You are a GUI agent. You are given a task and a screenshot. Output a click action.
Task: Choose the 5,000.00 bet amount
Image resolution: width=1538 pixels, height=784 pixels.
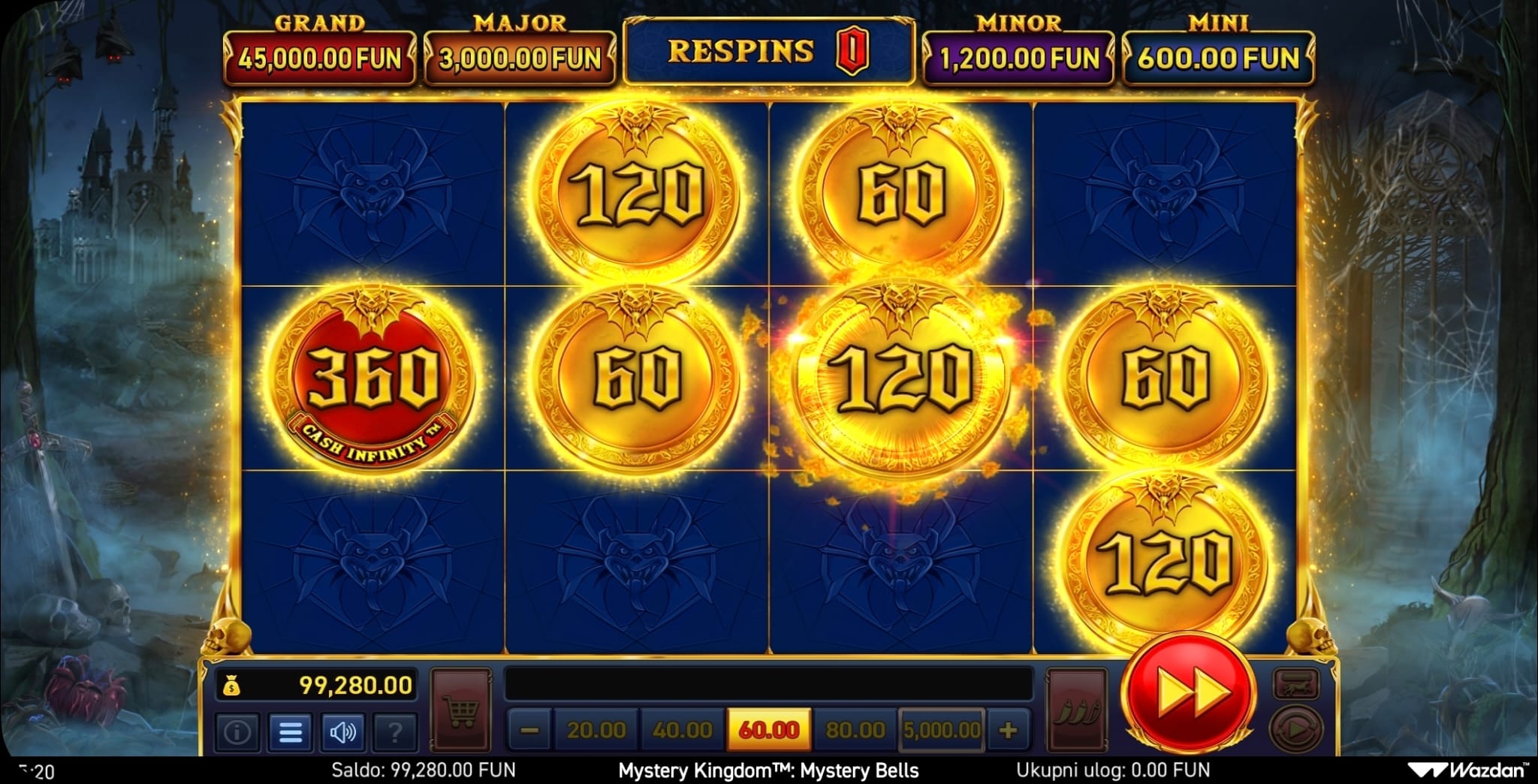click(942, 730)
